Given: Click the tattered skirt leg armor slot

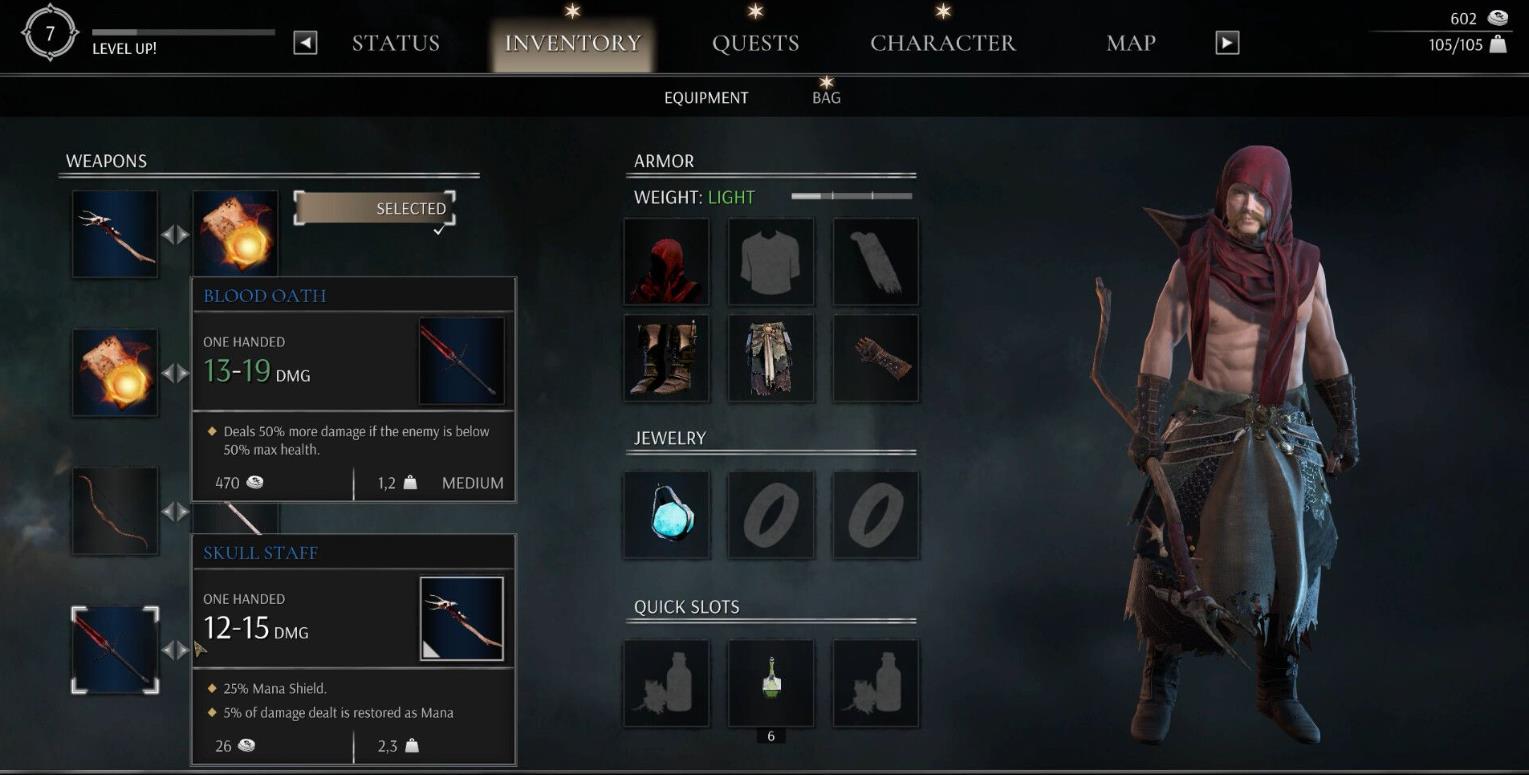Looking at the screenshot, I should [771, 358].
